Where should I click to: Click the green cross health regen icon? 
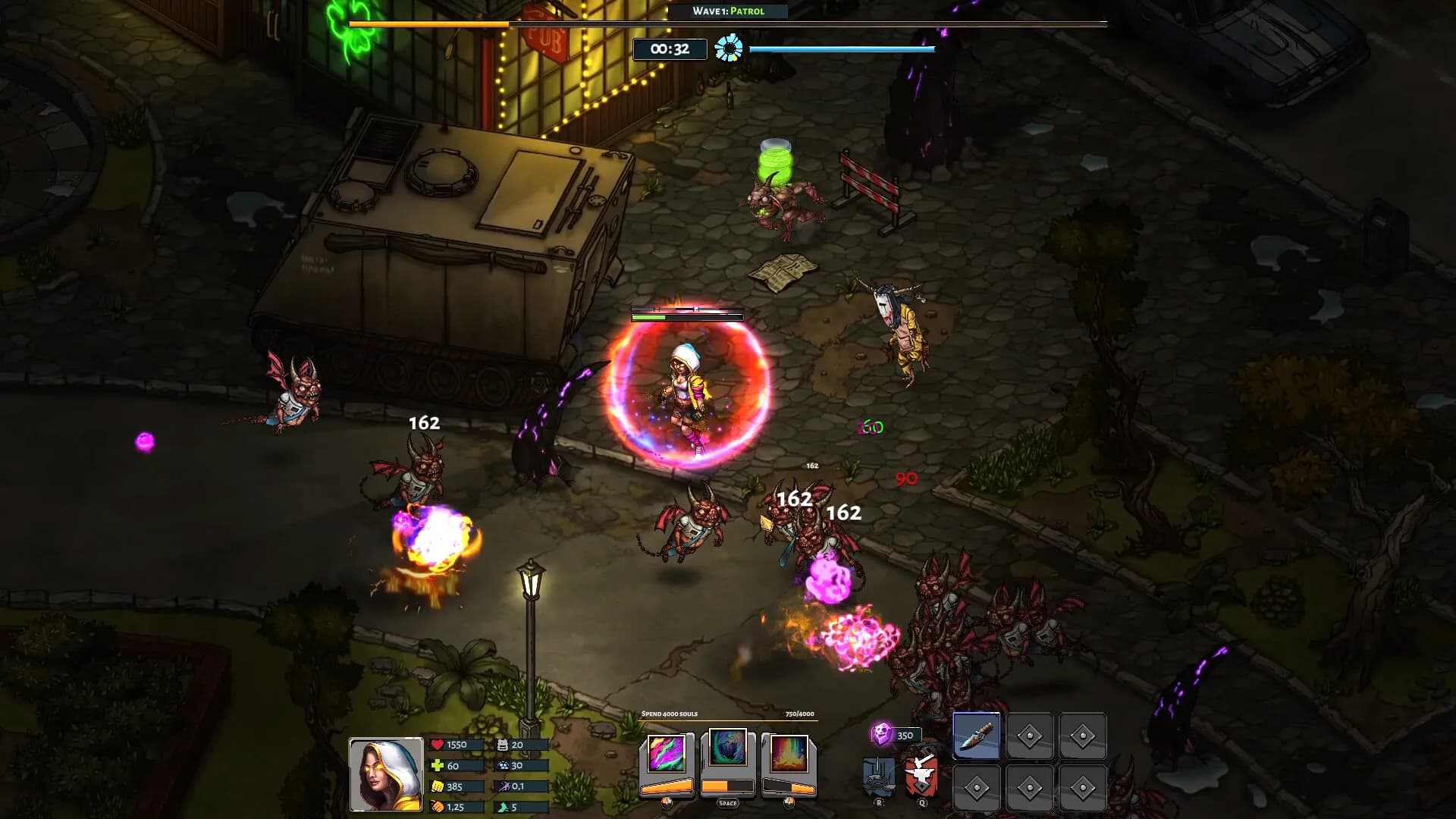(x=438, y=767)
